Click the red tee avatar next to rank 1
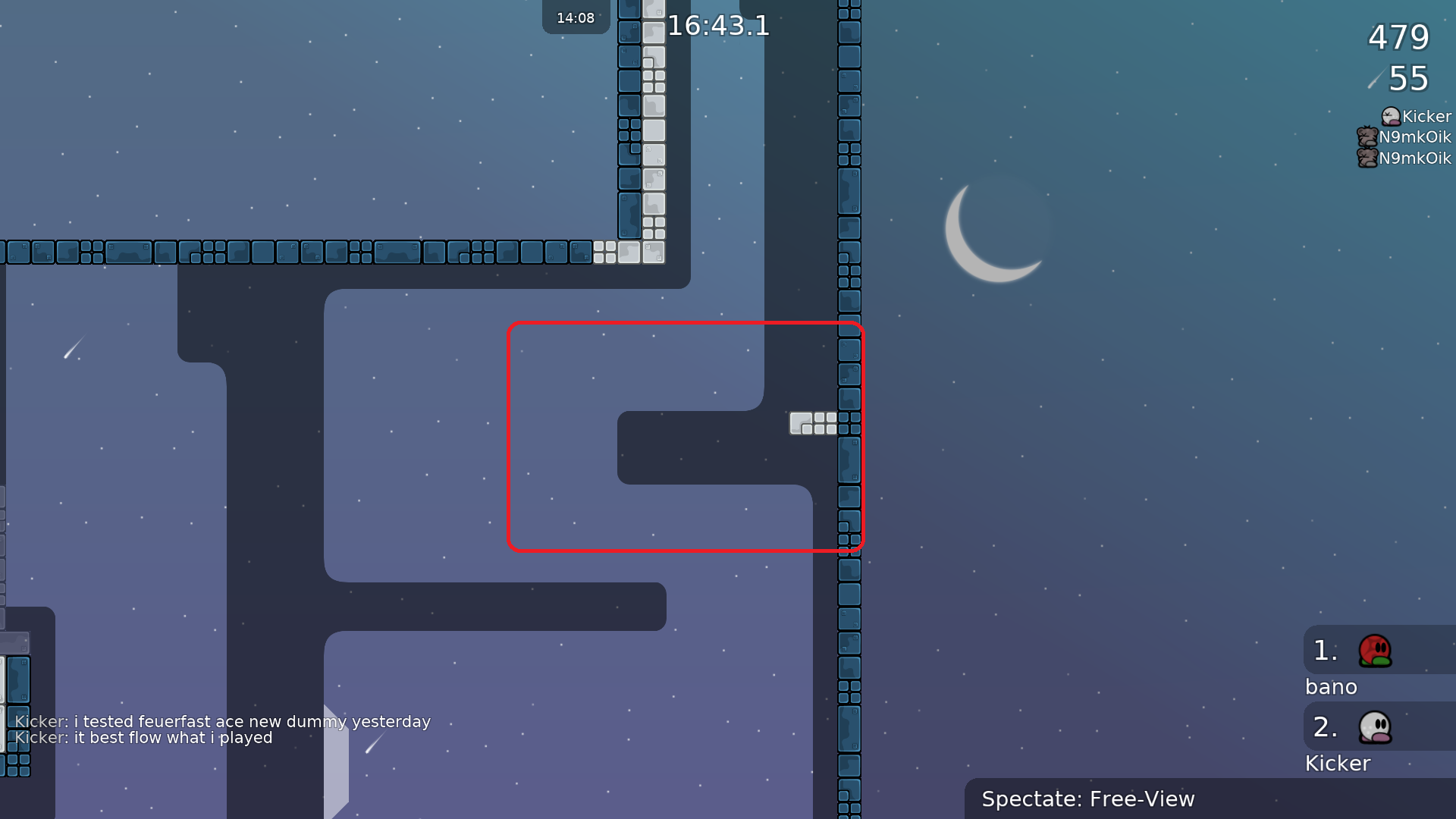 pyautogui.click(x=1376, y=651)
